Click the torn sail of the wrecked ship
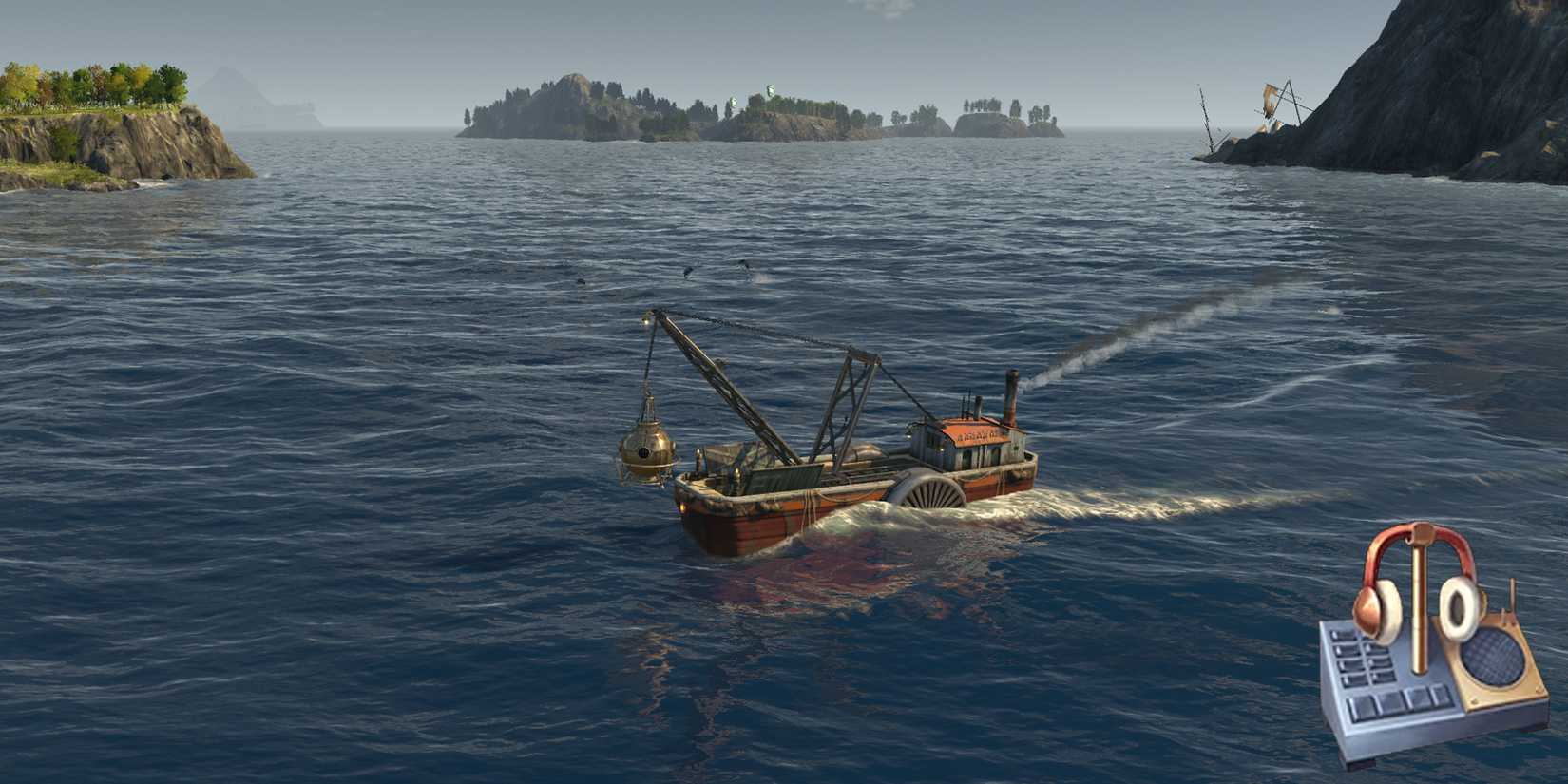Screen dimensions: 1568x784 1269,100
